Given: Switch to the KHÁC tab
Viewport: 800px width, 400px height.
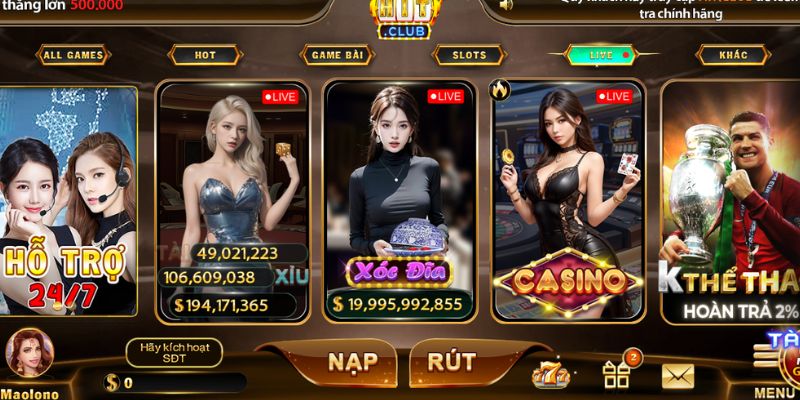Looking at the screenshot, I should [733, 55].
